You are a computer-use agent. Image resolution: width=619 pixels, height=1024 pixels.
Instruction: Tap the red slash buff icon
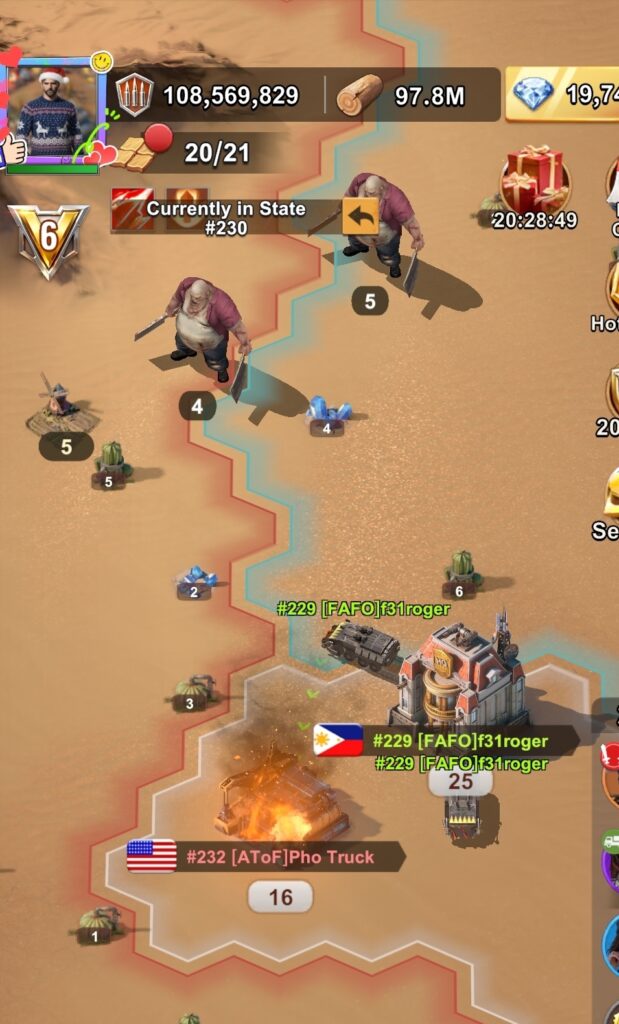[x=131, y=209]
